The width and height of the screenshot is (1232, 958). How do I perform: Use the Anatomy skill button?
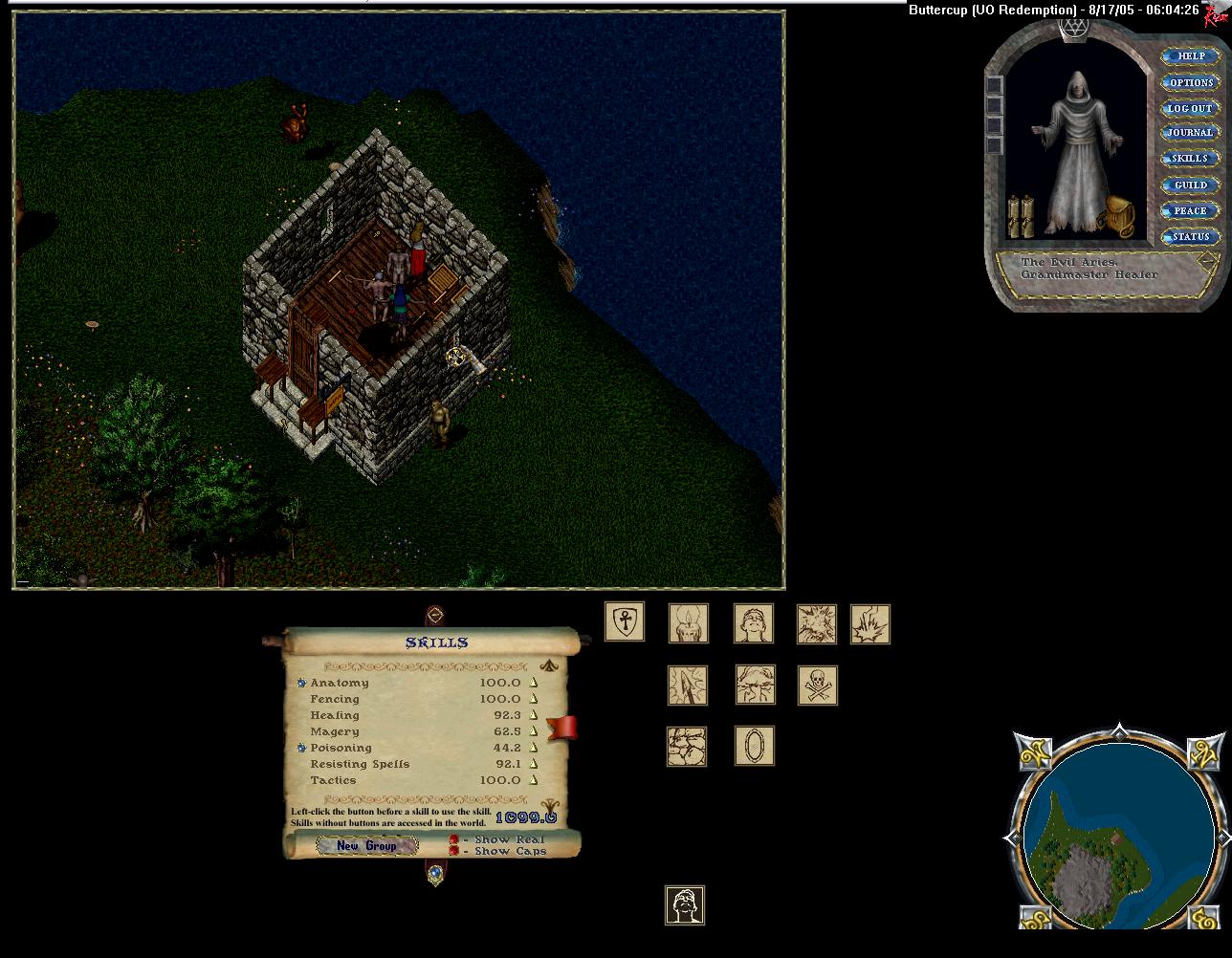301,683
